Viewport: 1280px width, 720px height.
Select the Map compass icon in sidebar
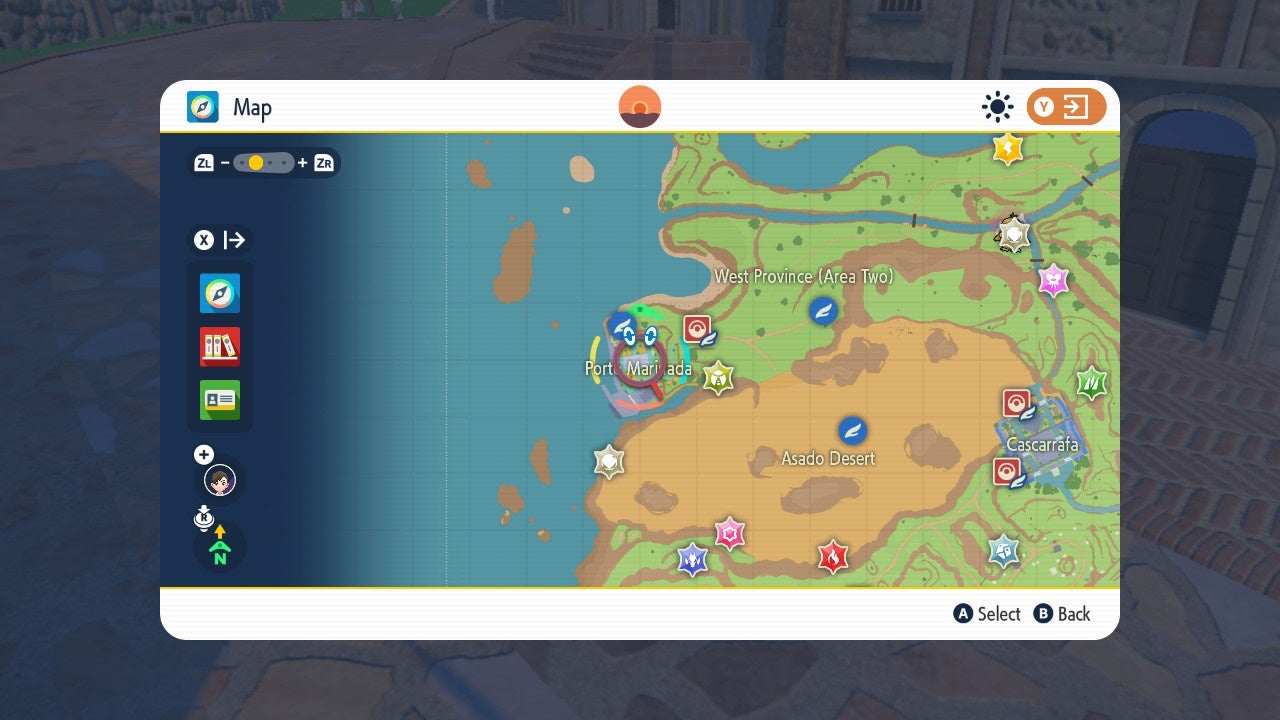[x=219, y=293]
